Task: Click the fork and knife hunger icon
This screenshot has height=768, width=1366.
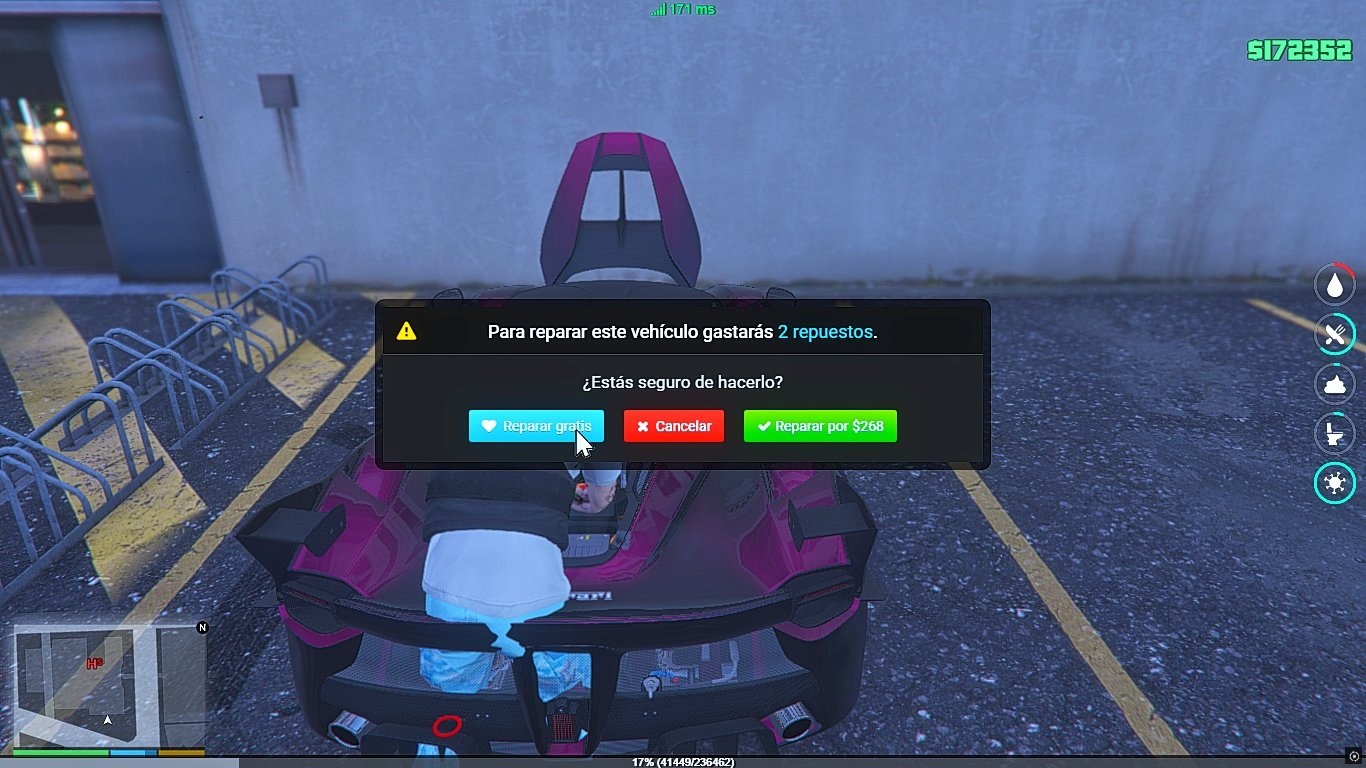Action: click(x=1334, y=335)
